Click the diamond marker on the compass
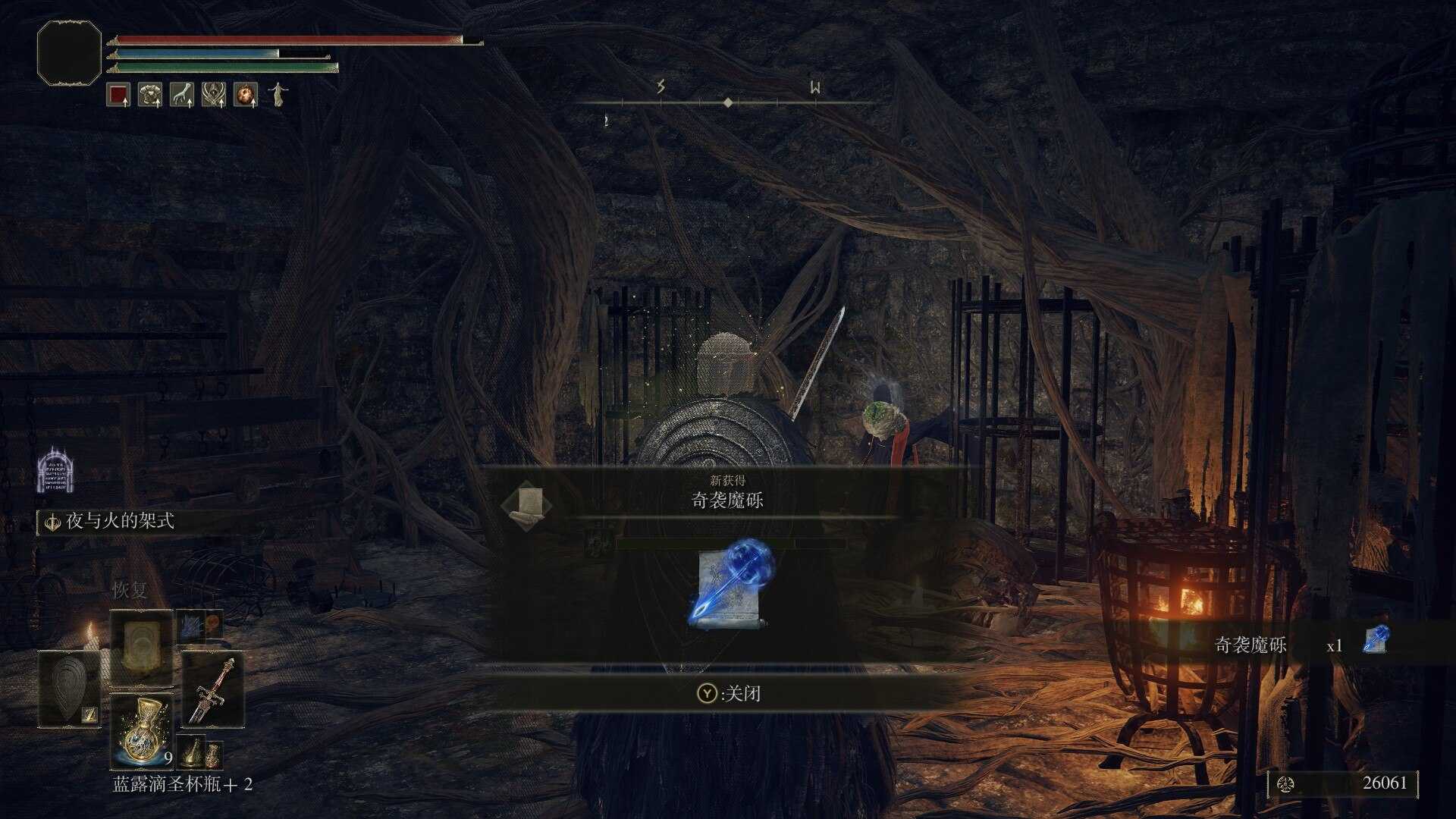Screen dimensions: 1456x819 point(729,102)
